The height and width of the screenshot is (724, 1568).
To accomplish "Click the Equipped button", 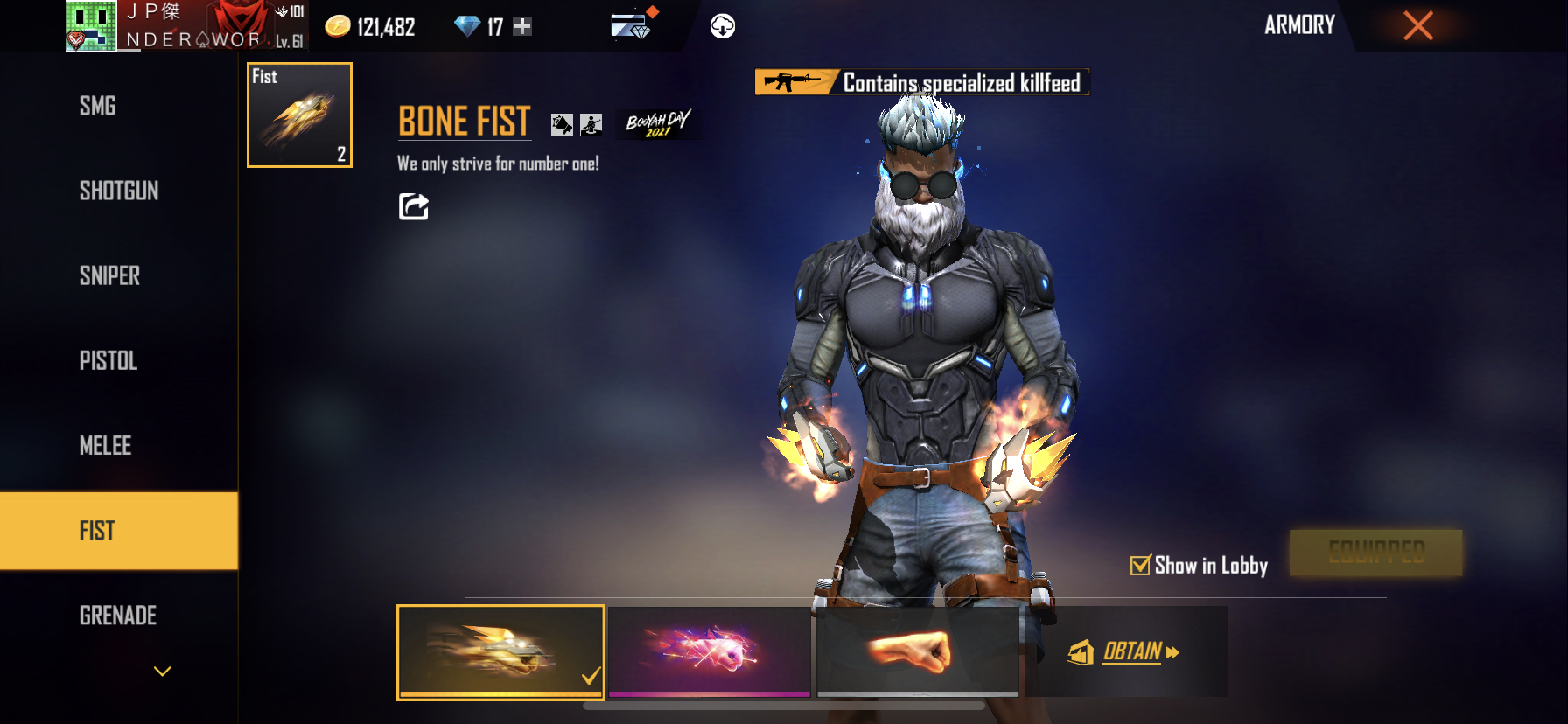I will (1375, 553).
